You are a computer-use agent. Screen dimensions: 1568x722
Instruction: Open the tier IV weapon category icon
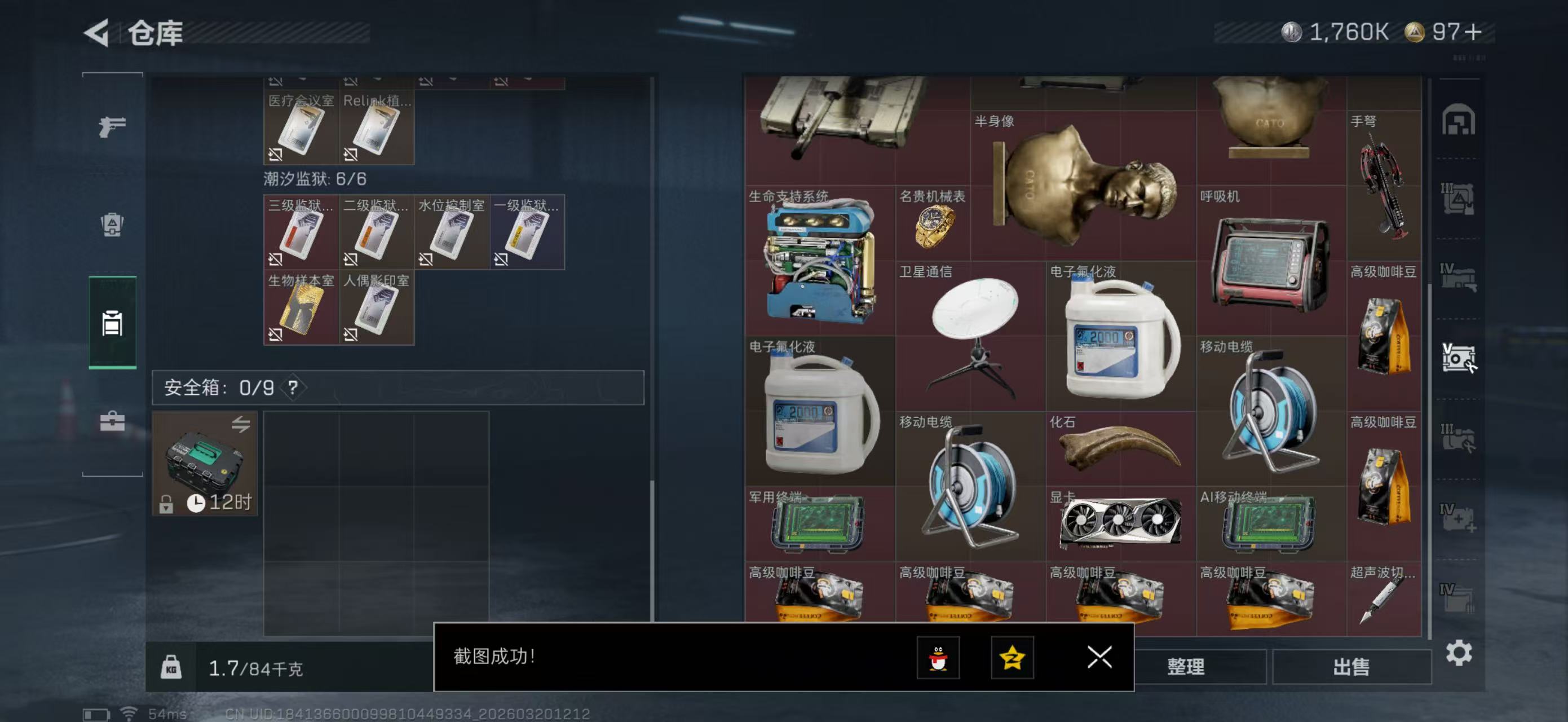coord(1459,276)
